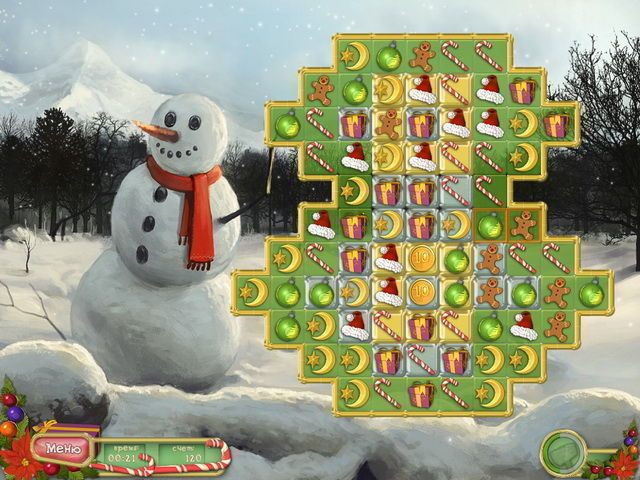Open the Меню button
640x480 pixels.
62,447
